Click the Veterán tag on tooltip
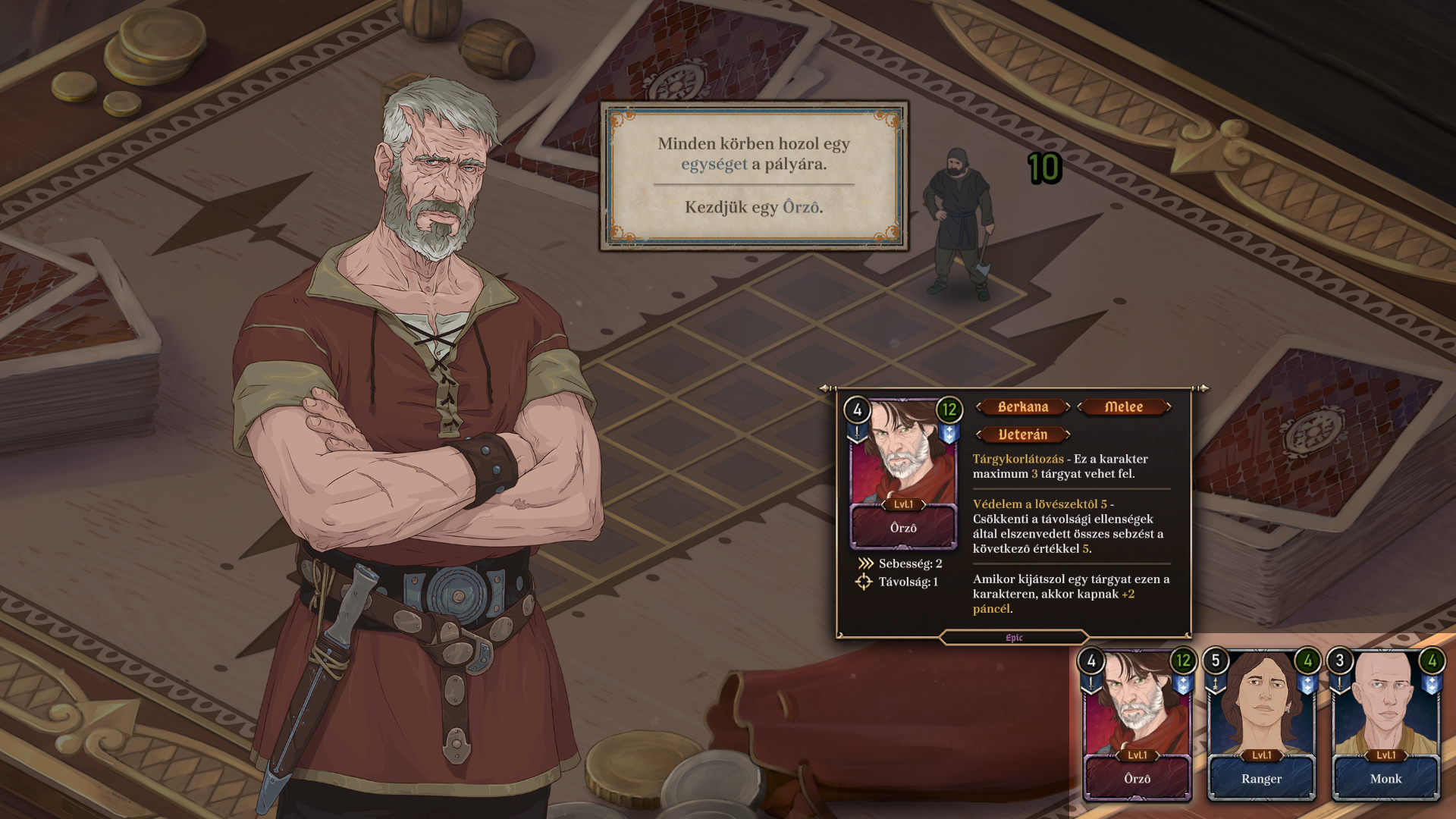 click(1023, 435)
